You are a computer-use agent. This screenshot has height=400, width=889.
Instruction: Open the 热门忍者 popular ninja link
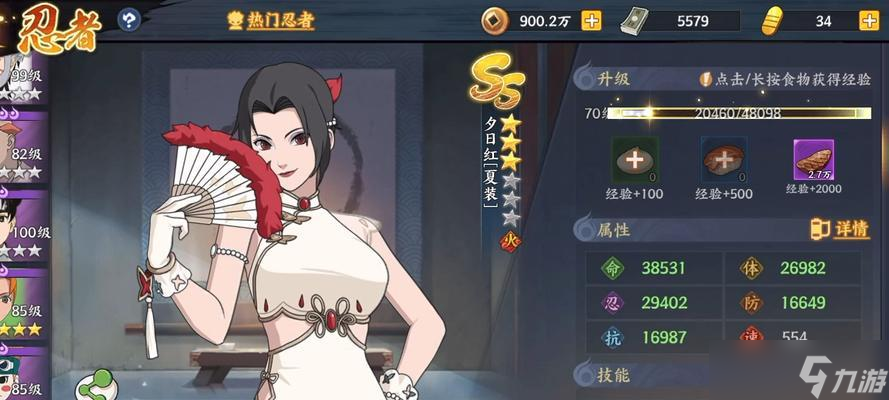[273, 20]
